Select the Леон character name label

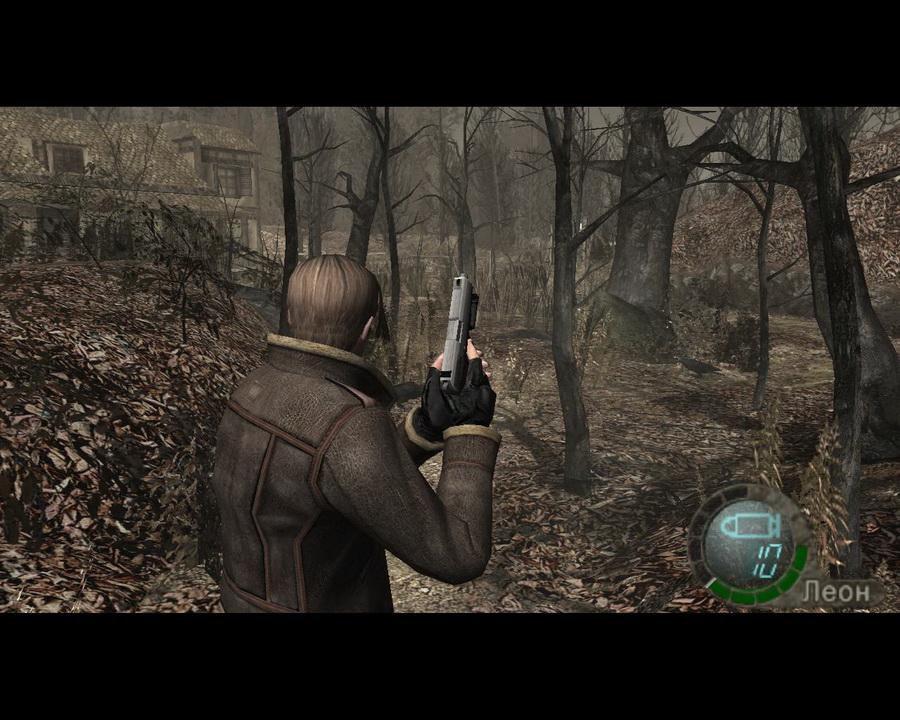(x=832, y=592)
